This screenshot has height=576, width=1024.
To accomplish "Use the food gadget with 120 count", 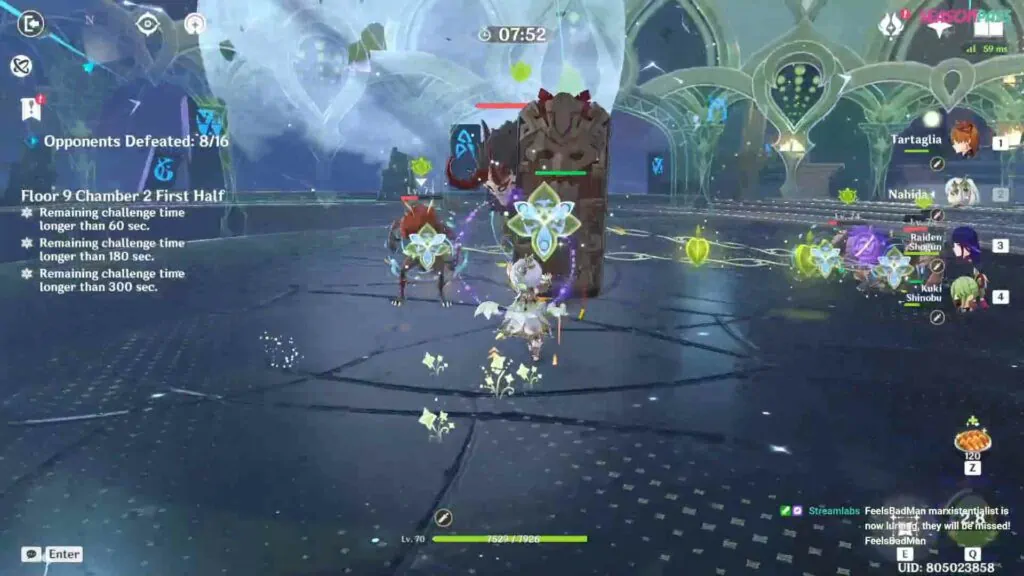I will click(x=972, y=440).
